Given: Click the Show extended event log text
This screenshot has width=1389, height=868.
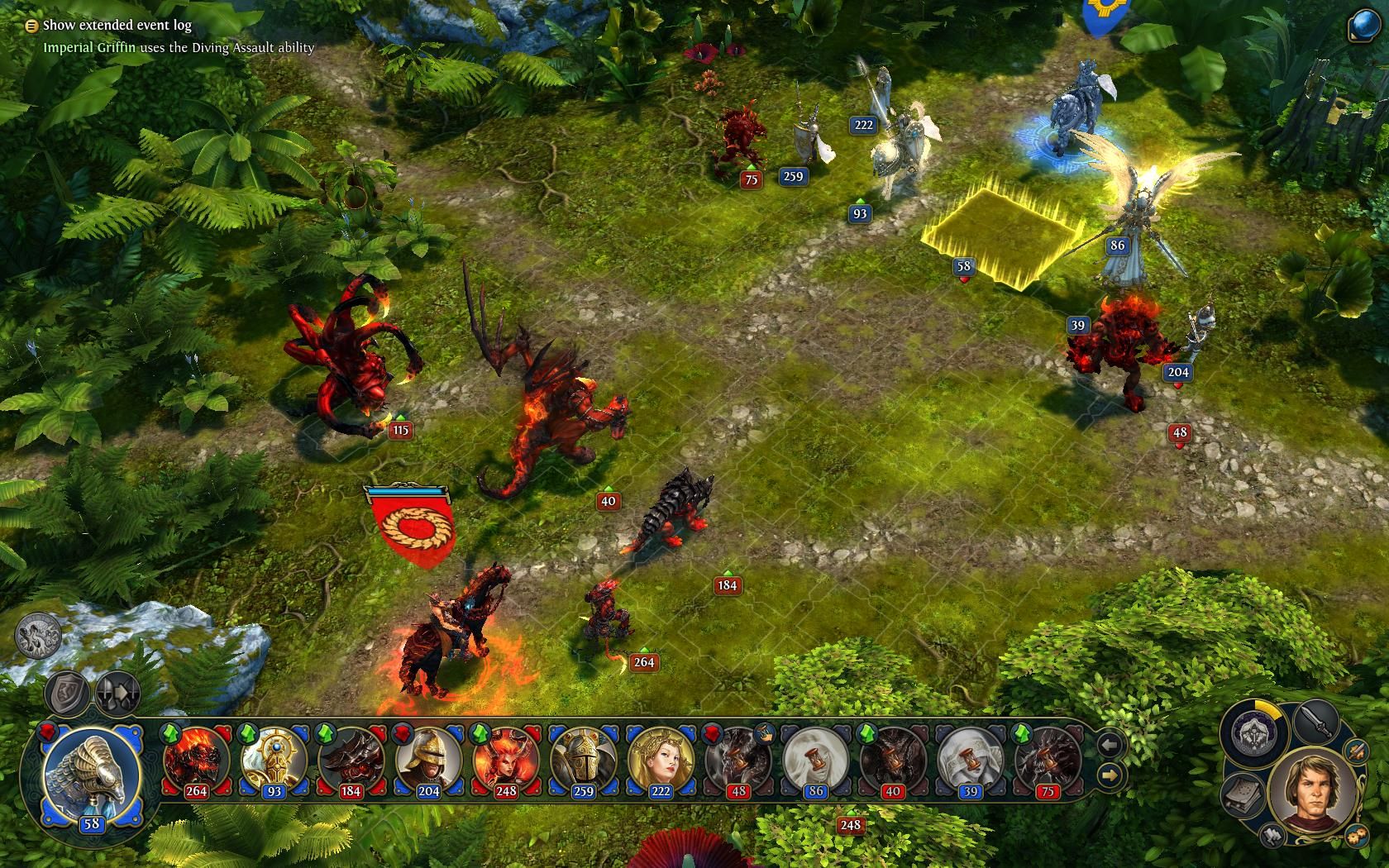Looking at the screenshot, I should [117, 26].
